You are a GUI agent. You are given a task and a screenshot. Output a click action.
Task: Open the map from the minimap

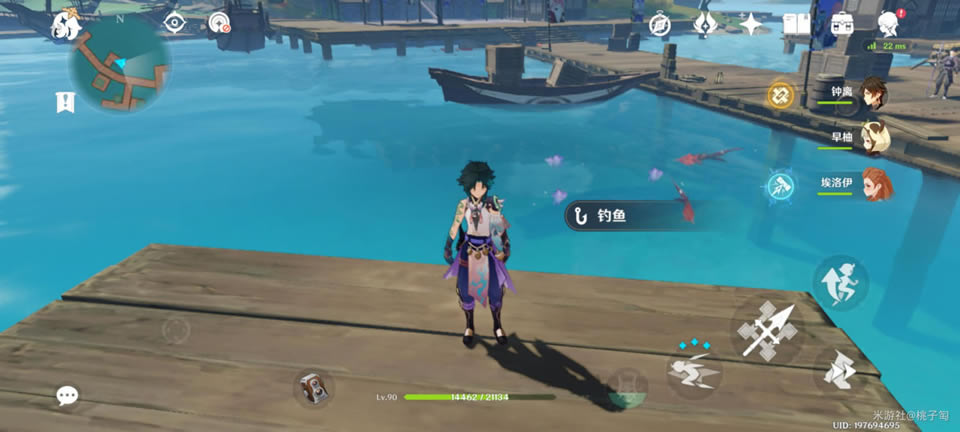[x=119, y=65]
